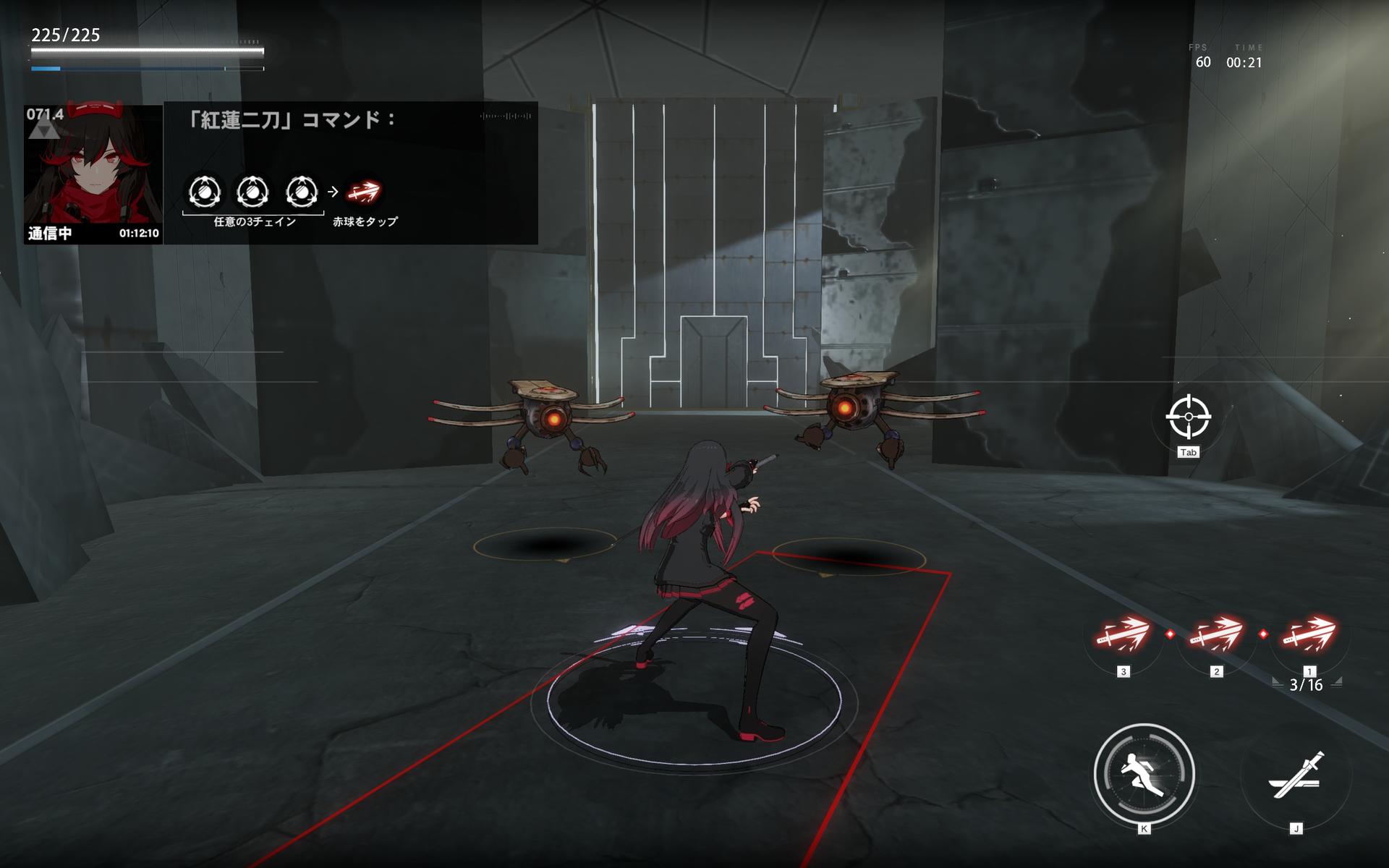Tap the red sword orb numbered 2
1389x868 pixels.
click(1216, 635)
